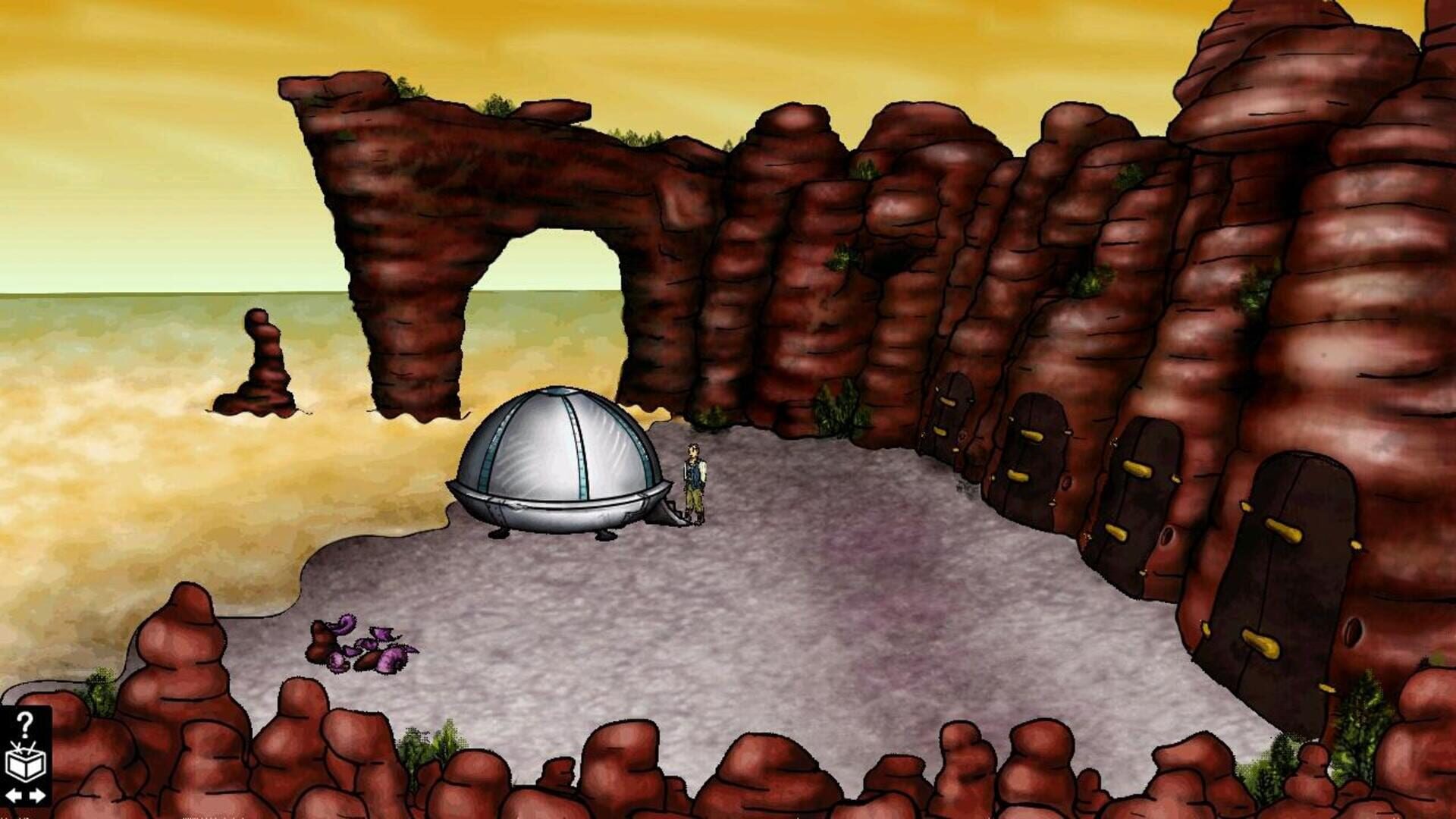Click the question mark hint icon
This screenshot has height=819, width=1456.
coord(25,724)
